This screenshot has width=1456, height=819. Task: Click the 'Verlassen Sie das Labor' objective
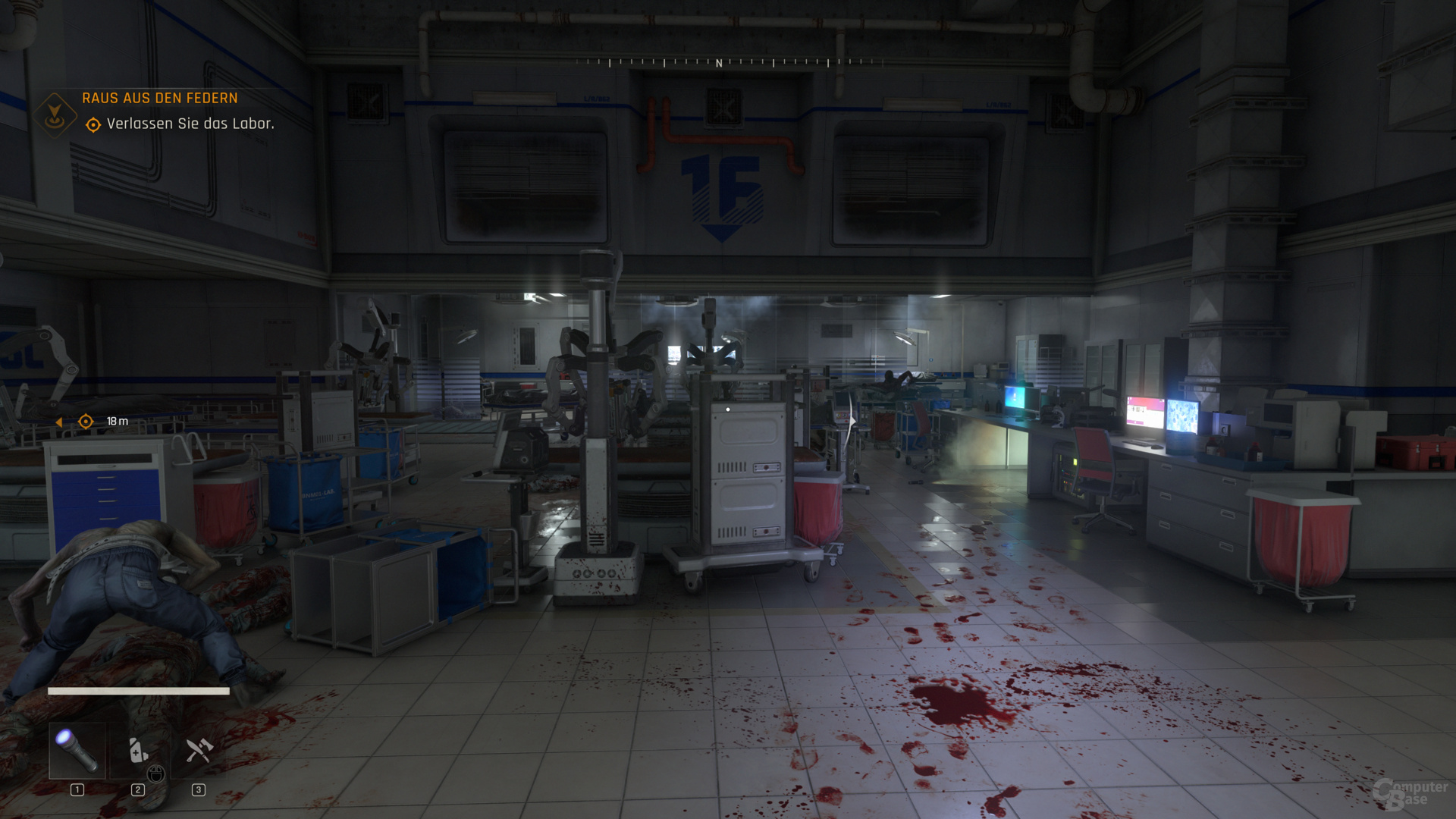tap(190, 124)
